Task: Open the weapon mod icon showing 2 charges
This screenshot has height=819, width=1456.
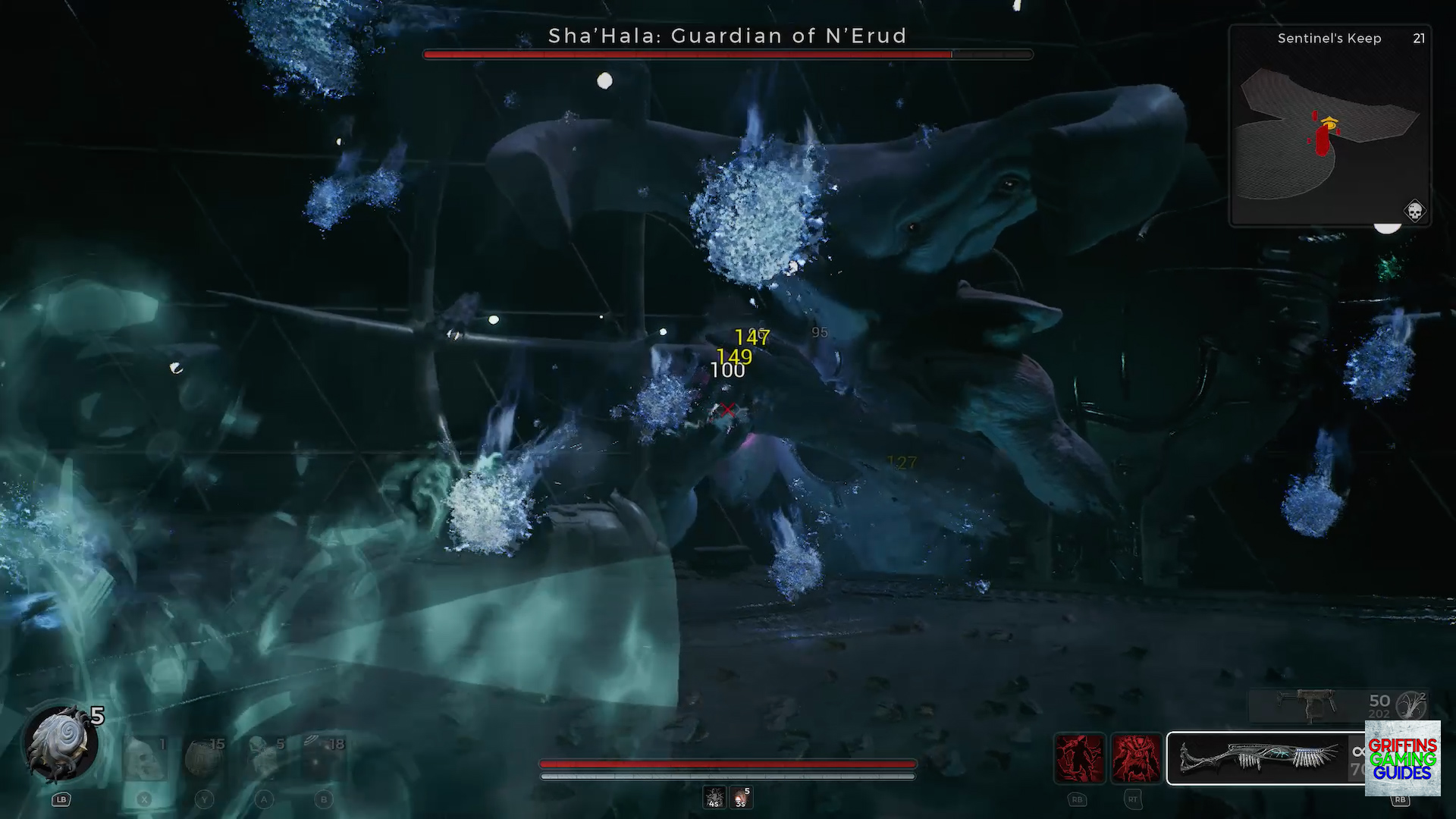Action: pyautogui.click(x=1413, y=704)
